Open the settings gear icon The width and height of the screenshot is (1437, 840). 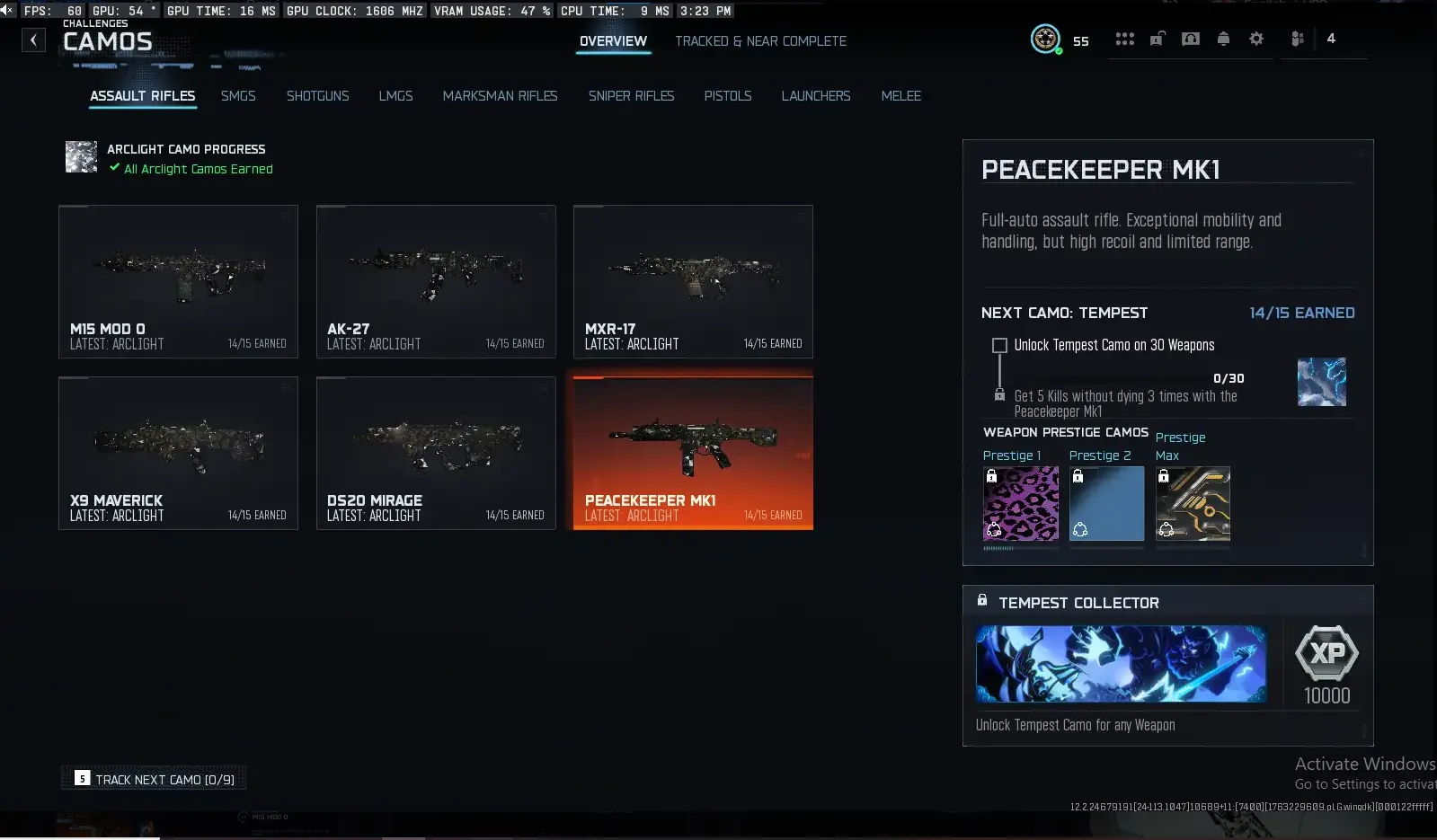coord(1256,39)
